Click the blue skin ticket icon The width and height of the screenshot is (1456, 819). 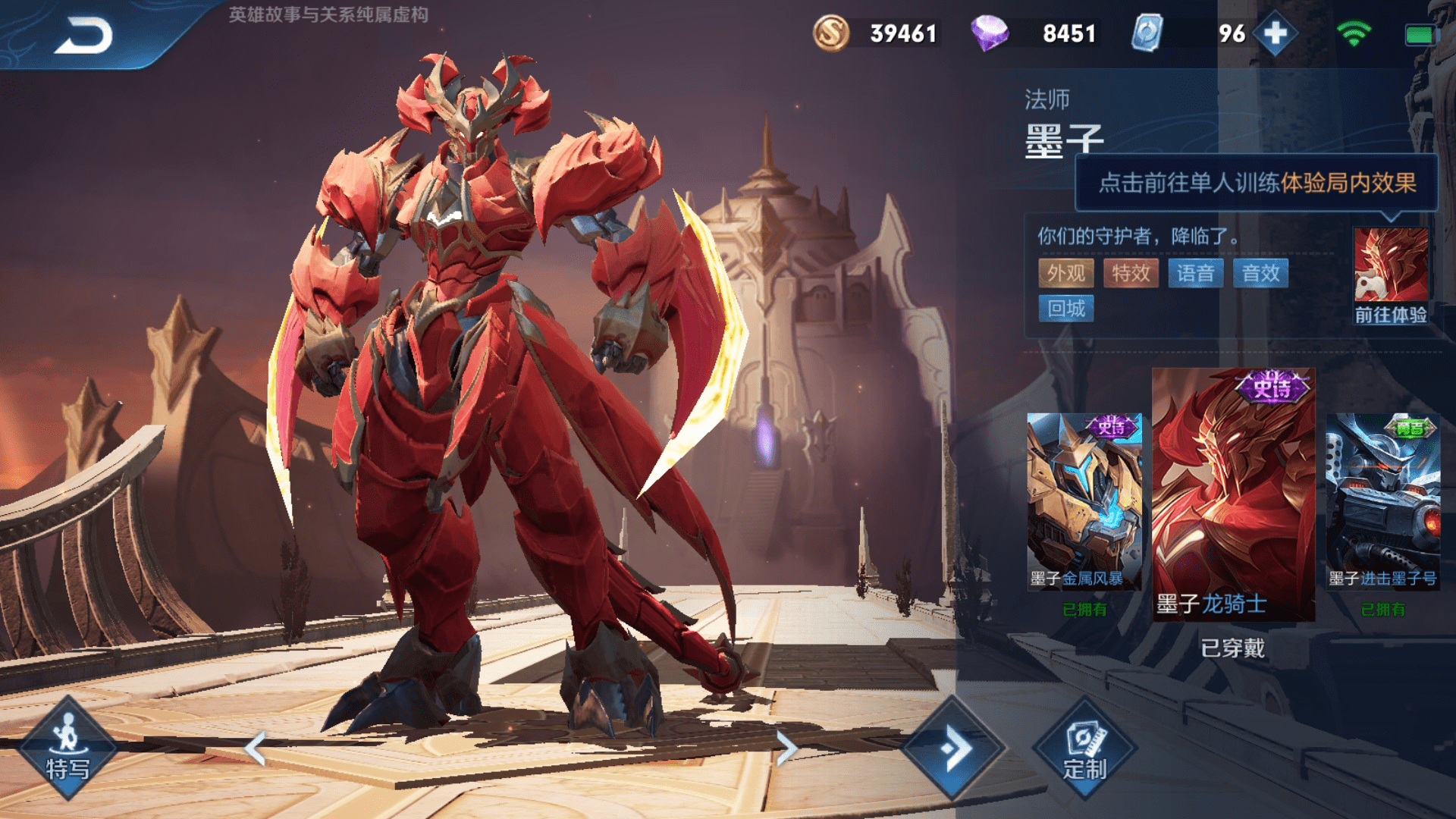tap(1147, 33)
